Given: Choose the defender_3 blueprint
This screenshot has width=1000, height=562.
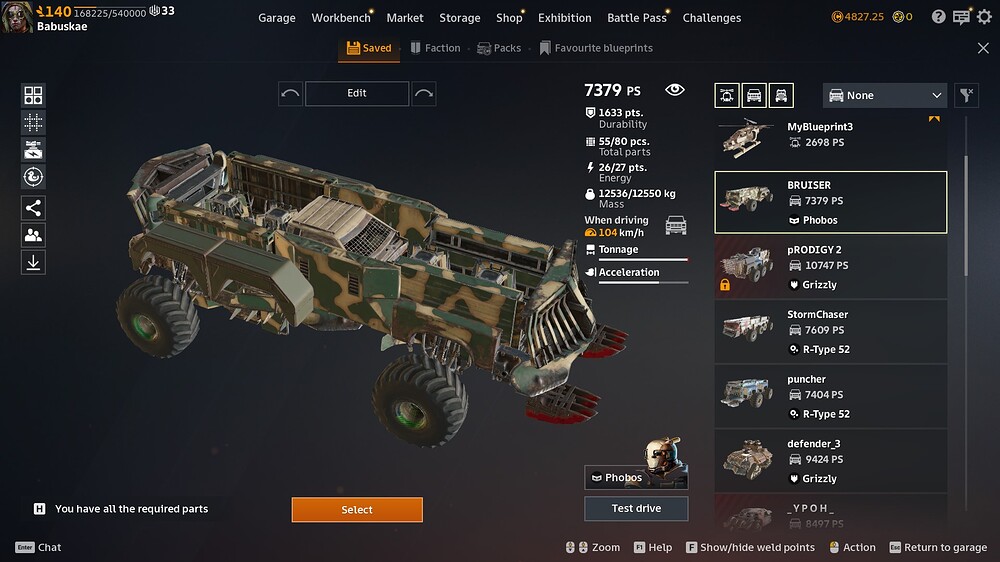Looking at the screenshot, I should (830, 460).
